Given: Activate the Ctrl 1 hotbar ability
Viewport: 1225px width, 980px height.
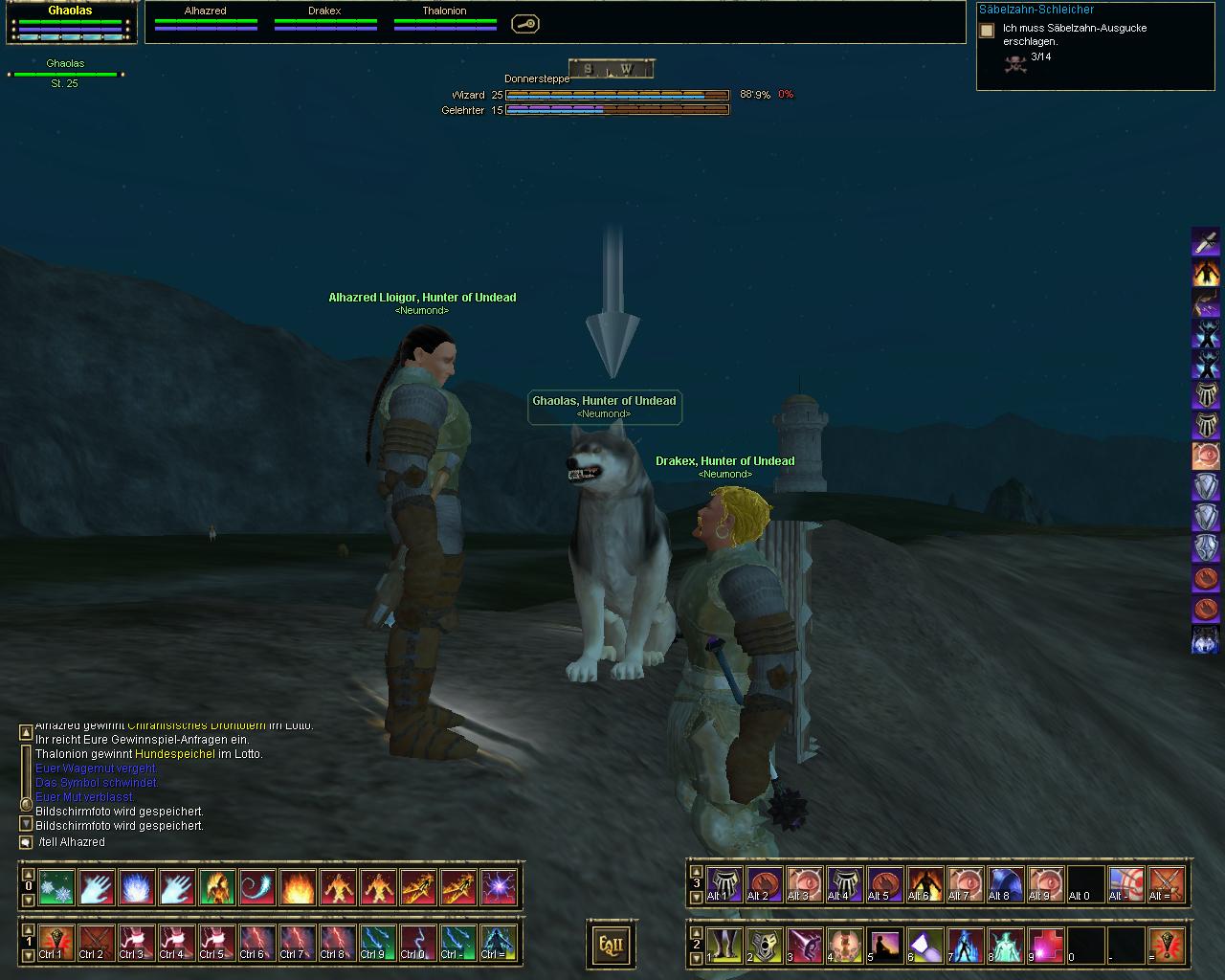Looking at the screenshot, I should (56, 943).
